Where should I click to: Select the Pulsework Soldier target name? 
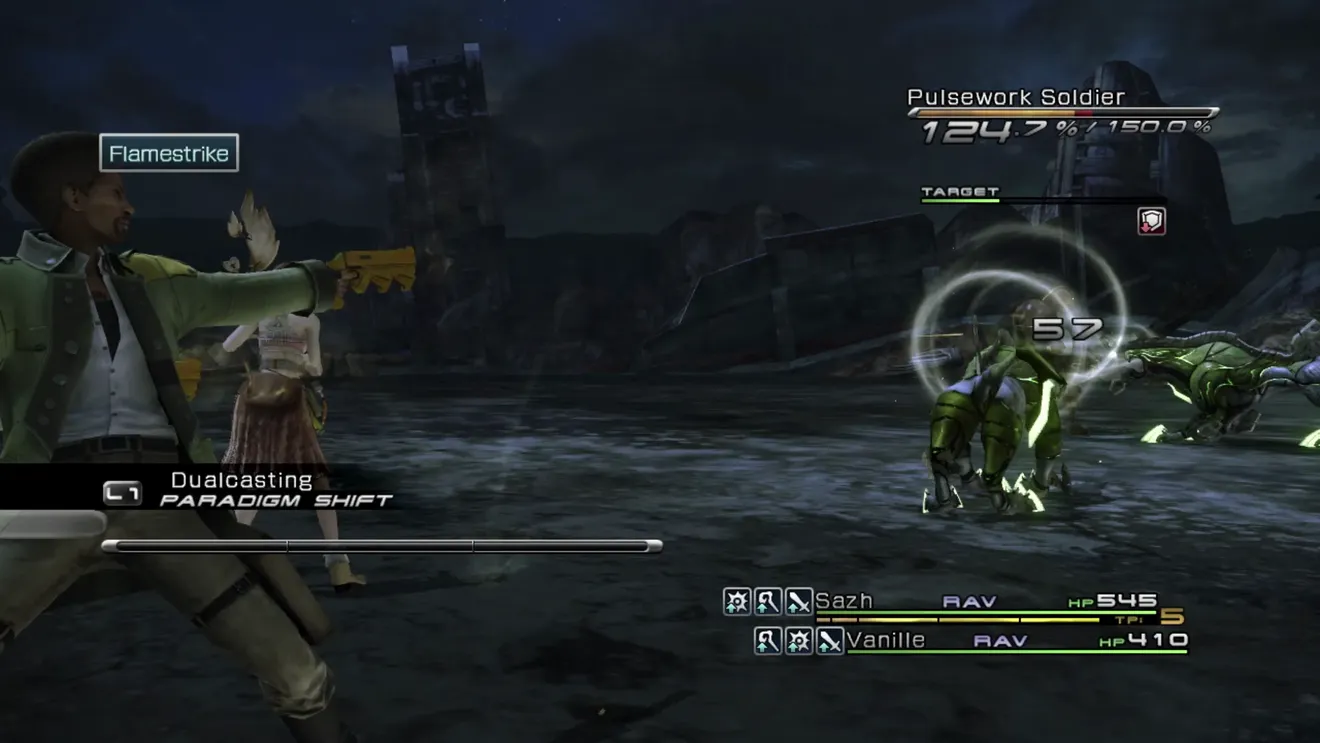tap(1015, 97)
